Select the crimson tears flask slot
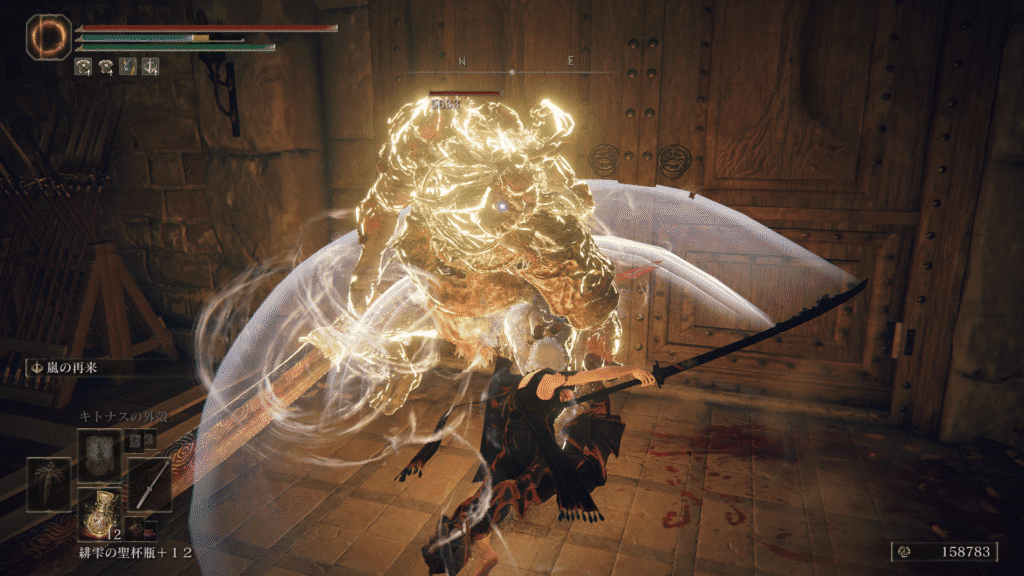Screen dimensions: 1024x576 [100, 513]
